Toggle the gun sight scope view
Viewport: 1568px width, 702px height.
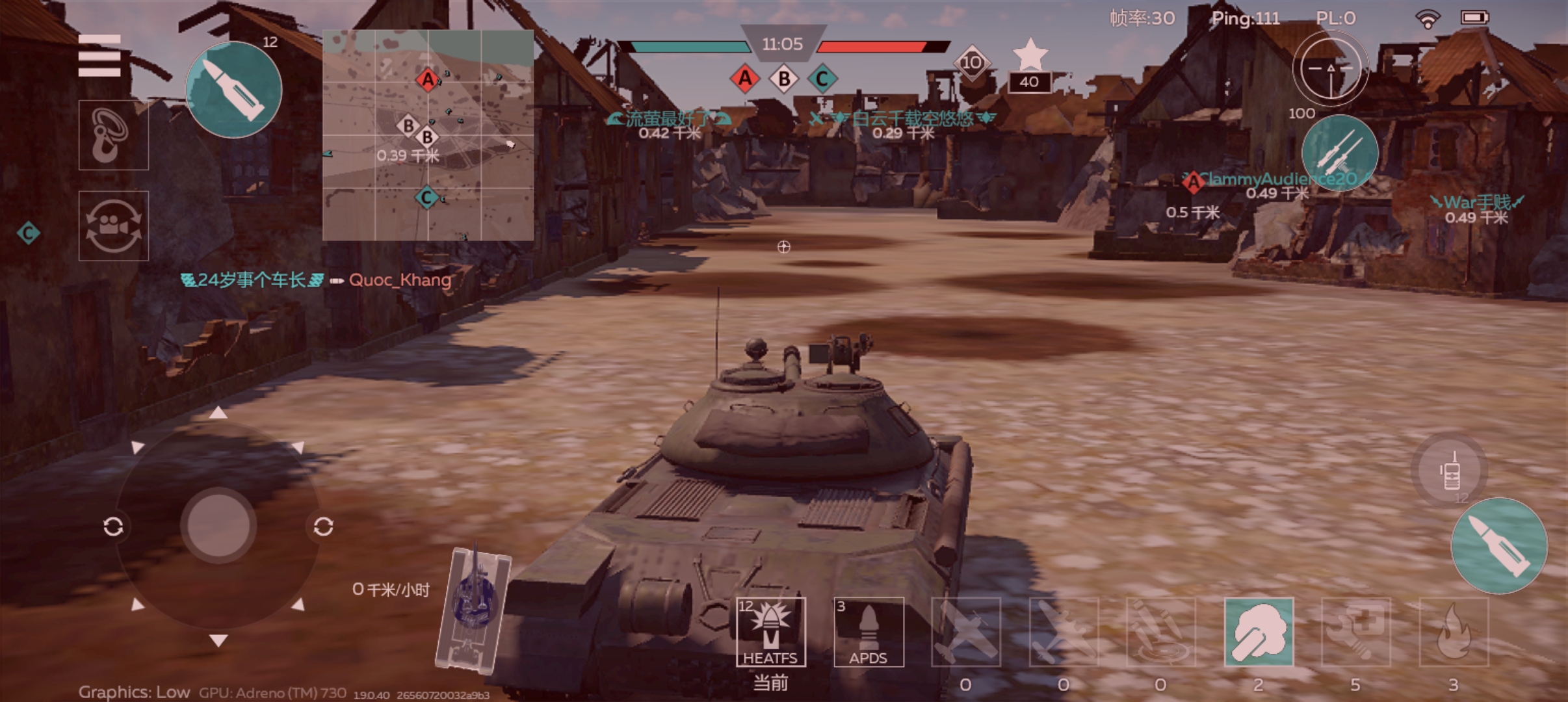pos(1330,68)
